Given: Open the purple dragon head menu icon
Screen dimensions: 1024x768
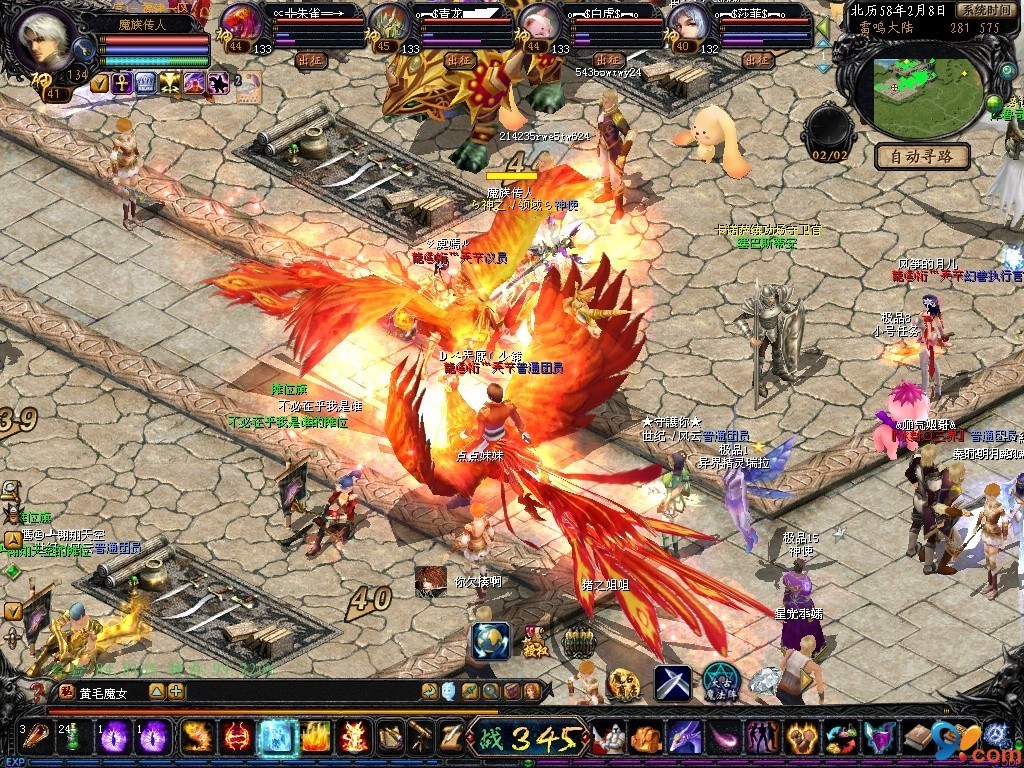Looking at the screenshot, I should point(684,738).
